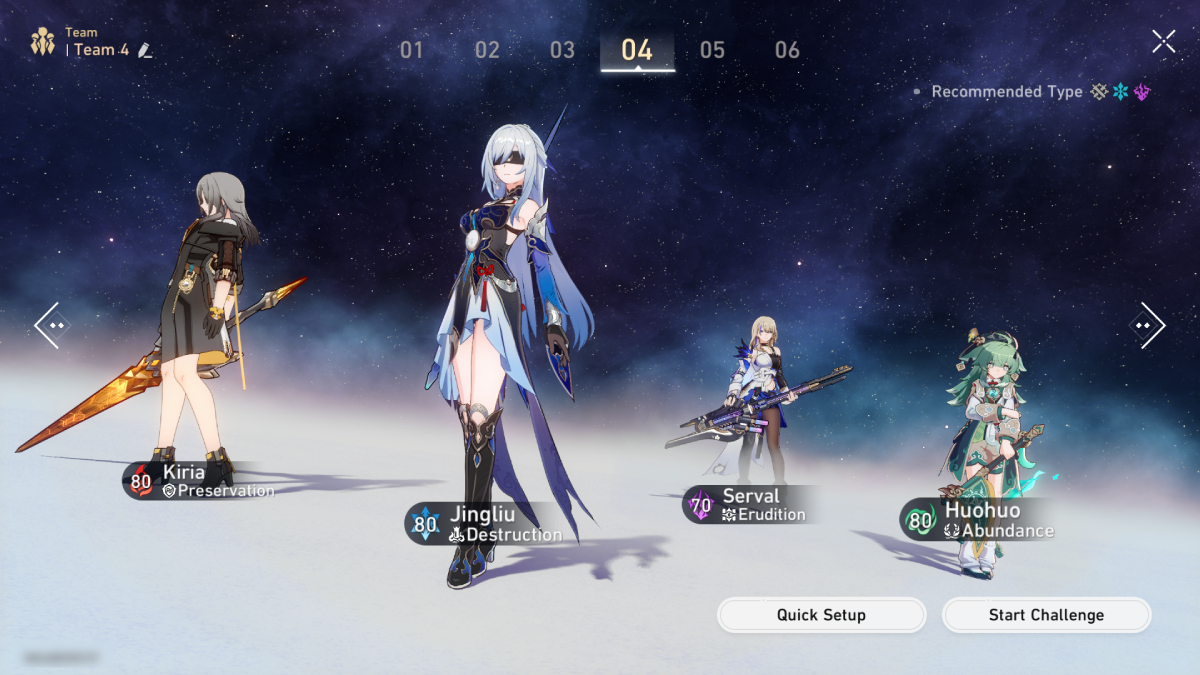Switch to team tab 01
The image size is (1200, 675).
tap(412, 50)
